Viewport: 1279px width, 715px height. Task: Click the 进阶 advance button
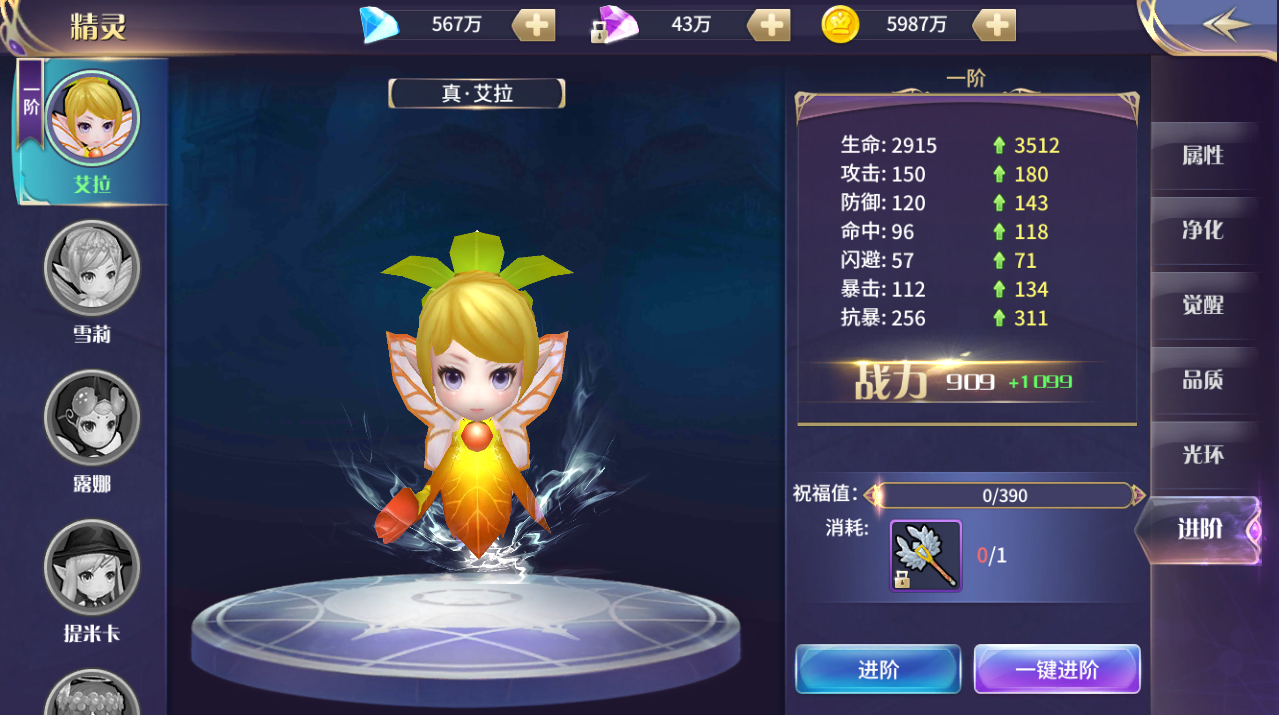point(877,669)
